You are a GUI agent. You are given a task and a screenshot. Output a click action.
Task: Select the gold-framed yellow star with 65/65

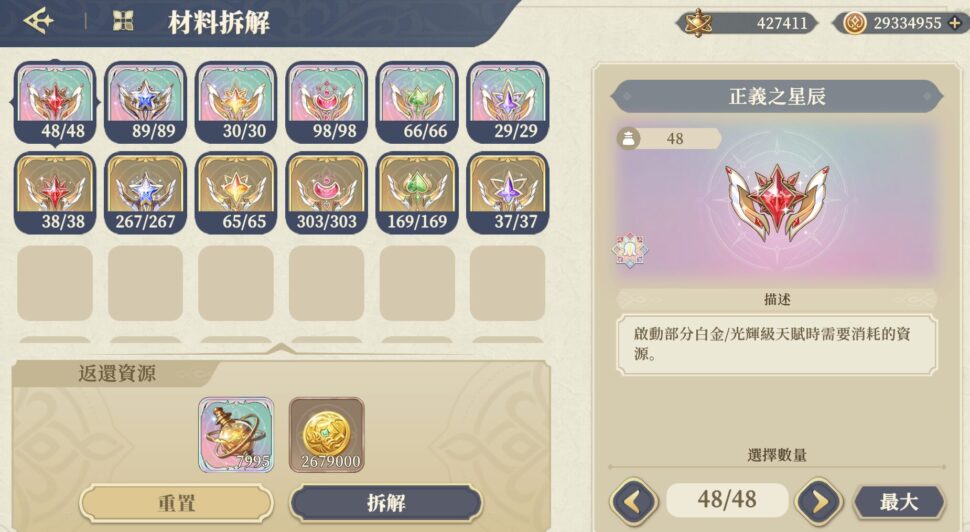(236, 192)
